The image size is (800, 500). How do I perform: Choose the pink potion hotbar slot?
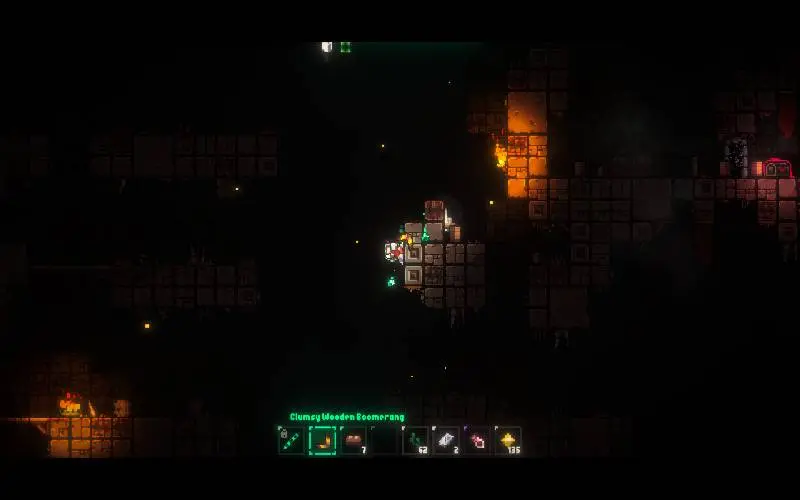pyautogui.click(x=477, y=440)
